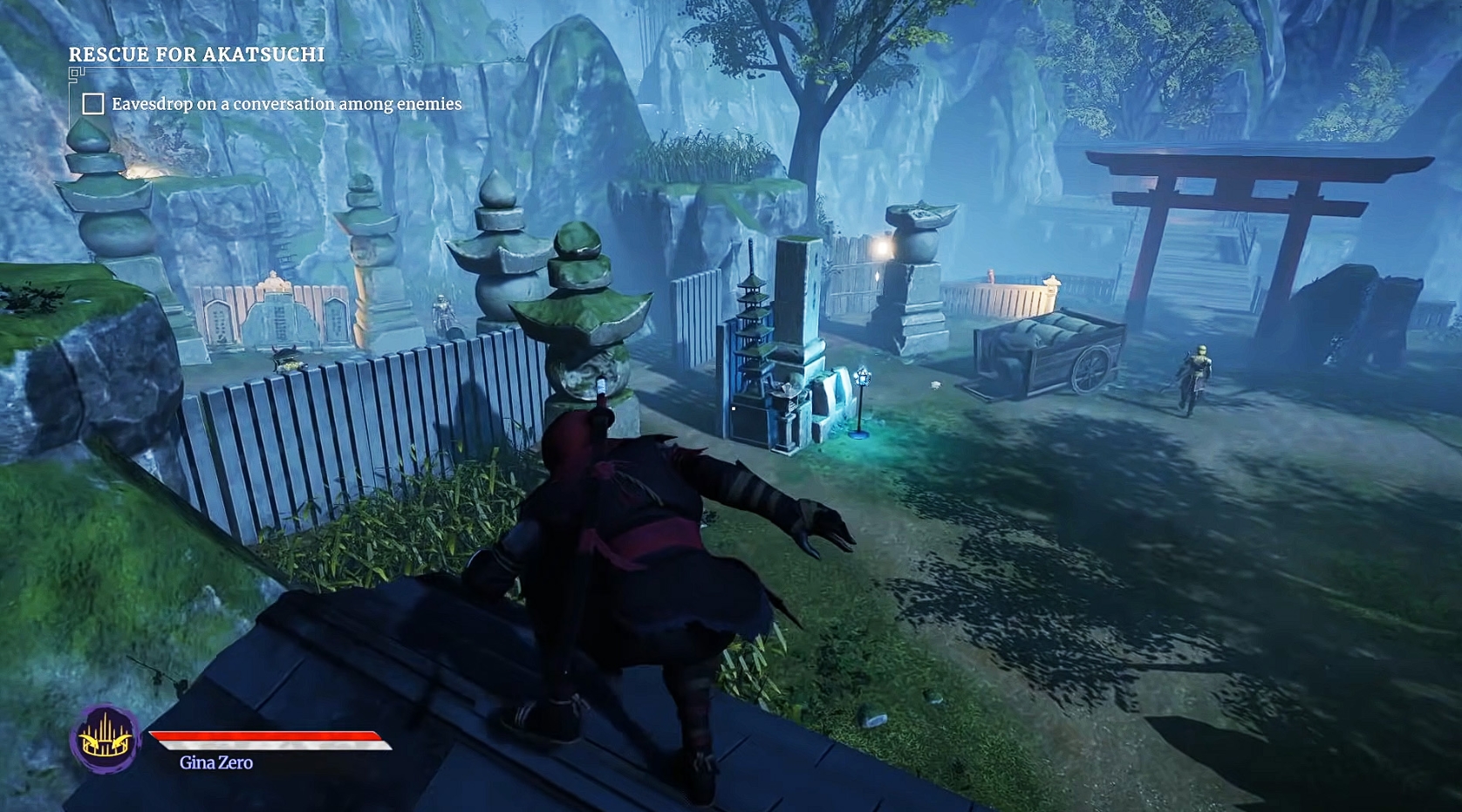
Task: Expand the Rescue for Akatsuchi quest panel
Action: click(197, 53)
